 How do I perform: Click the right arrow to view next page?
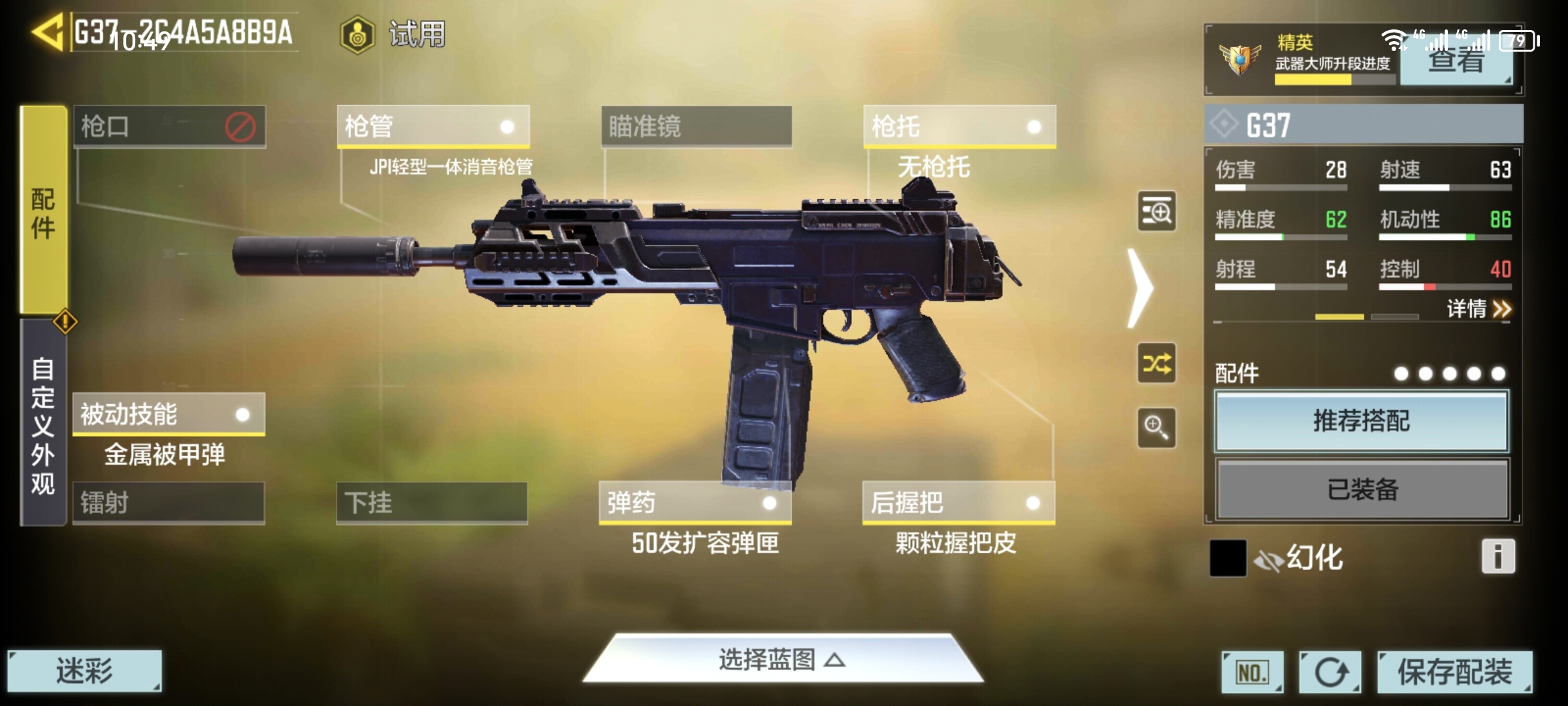coord(1141,288)
